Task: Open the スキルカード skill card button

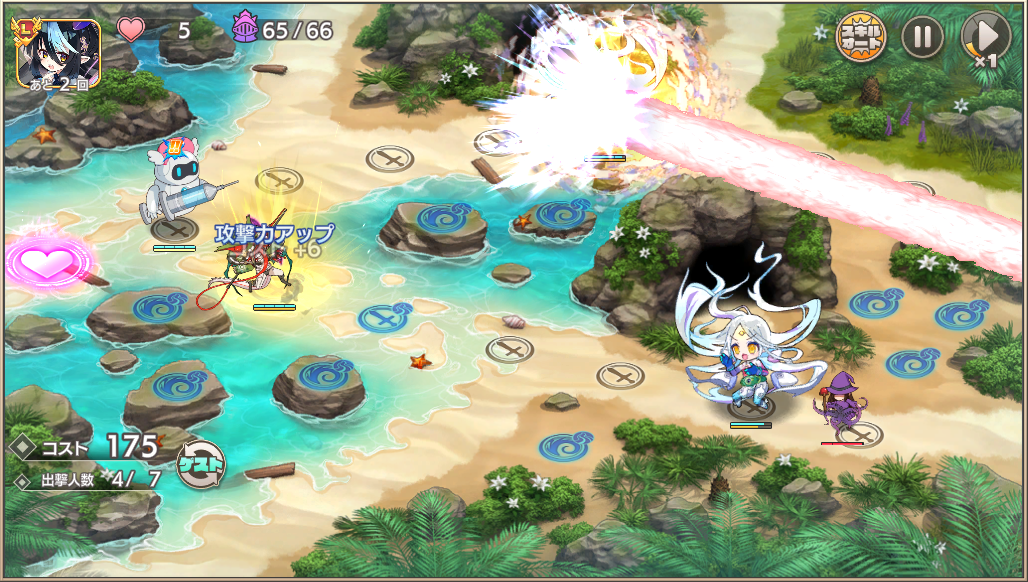Action: click(861, 38)
